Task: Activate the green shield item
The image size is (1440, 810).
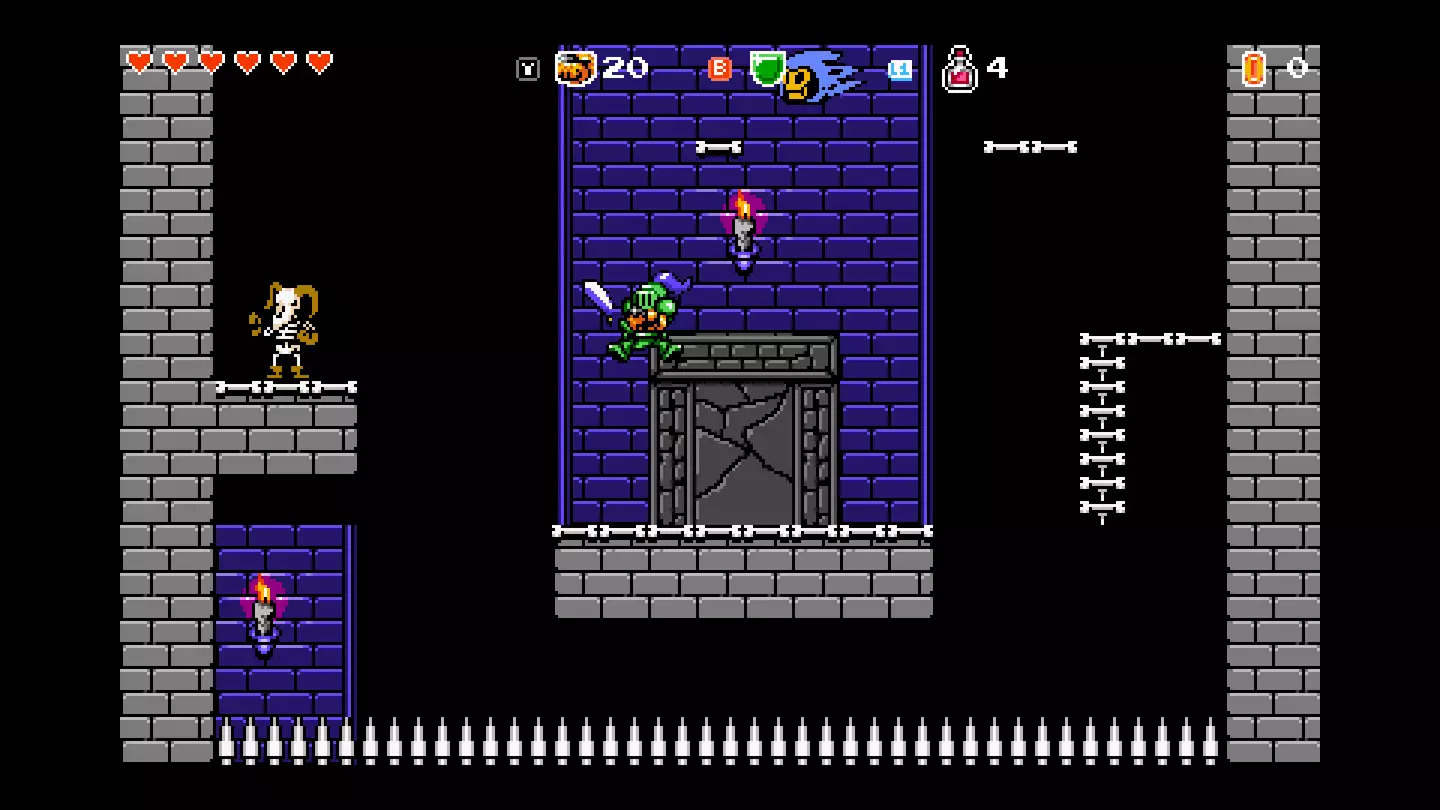Action: [767, 67]
